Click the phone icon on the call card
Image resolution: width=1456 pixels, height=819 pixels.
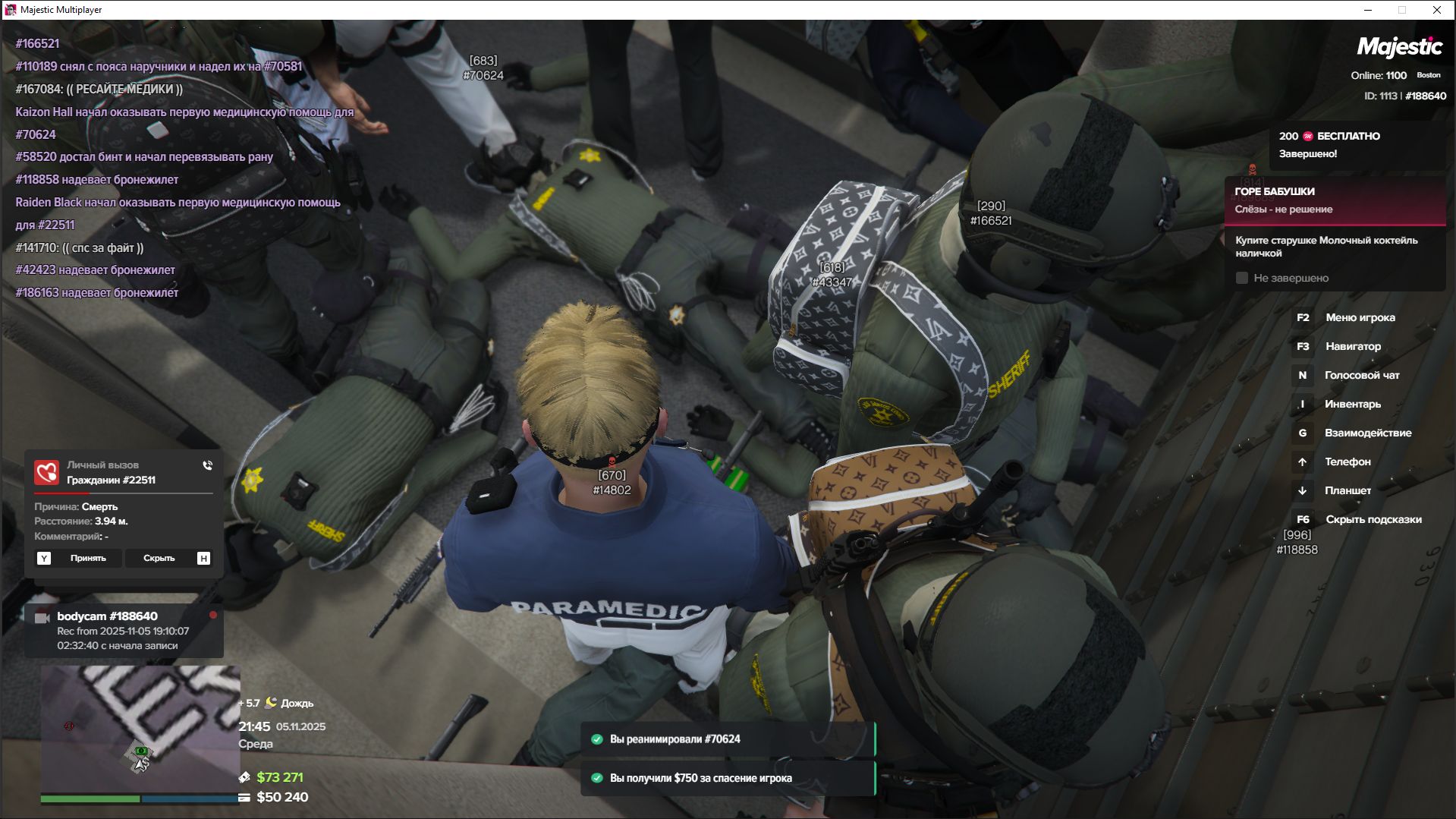click(x=207, y=465)
